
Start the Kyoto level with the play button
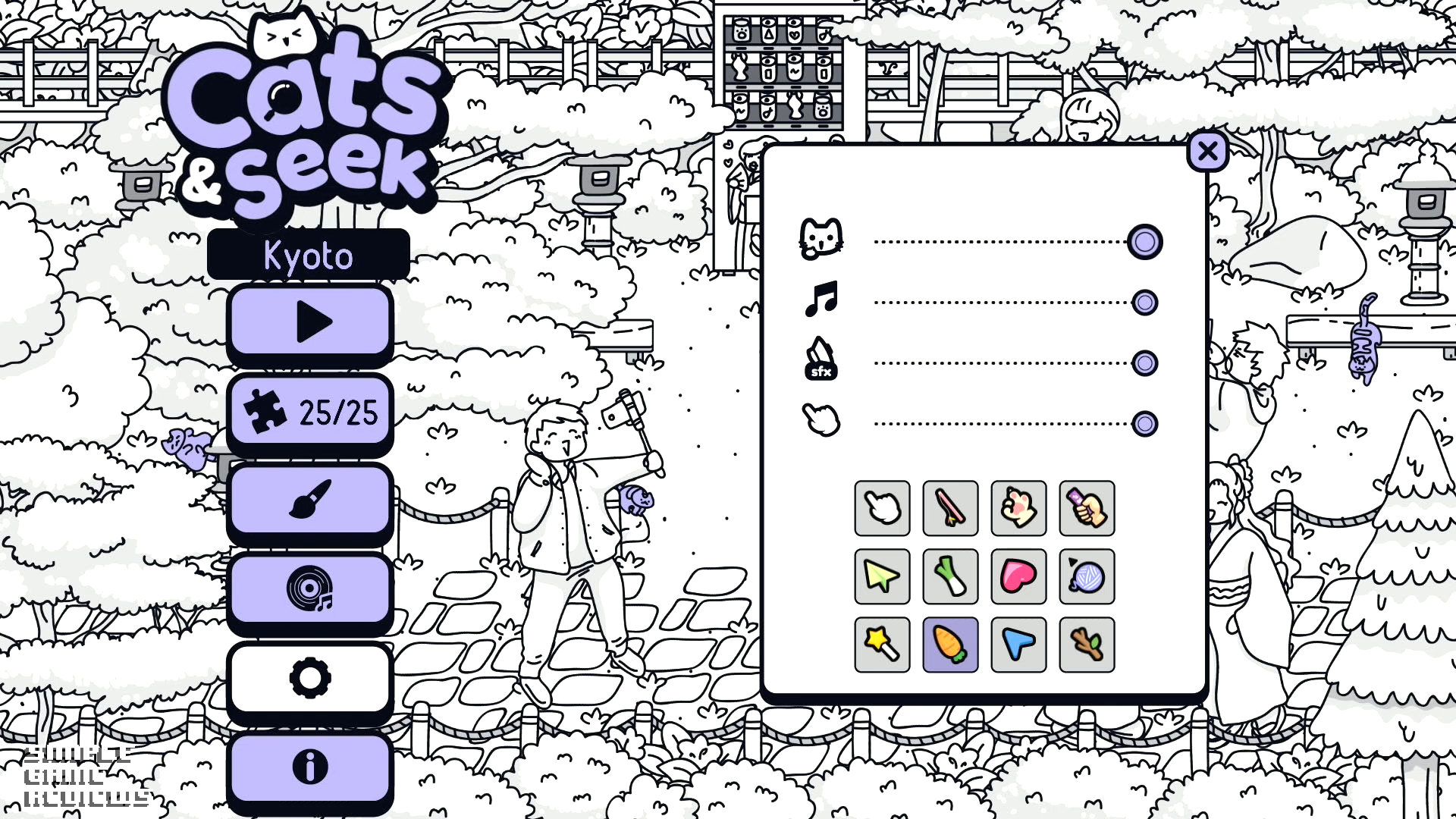[310, 322]
